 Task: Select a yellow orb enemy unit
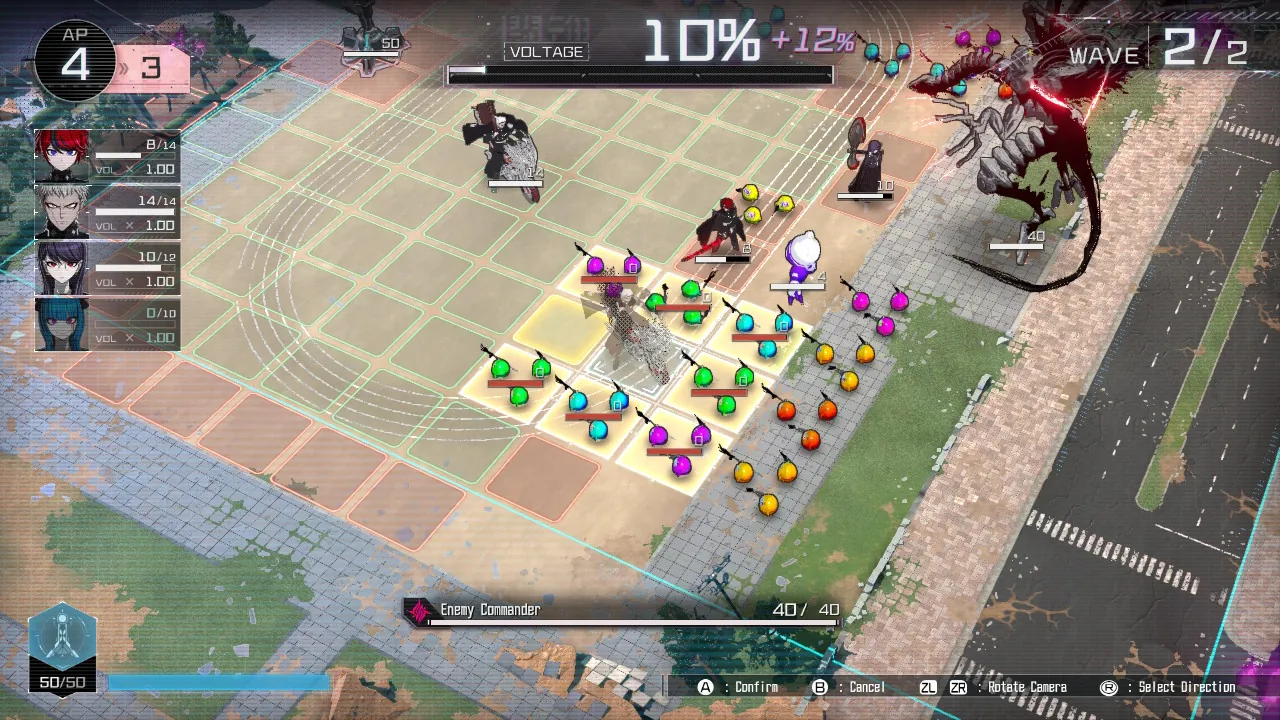pos(825,352)
